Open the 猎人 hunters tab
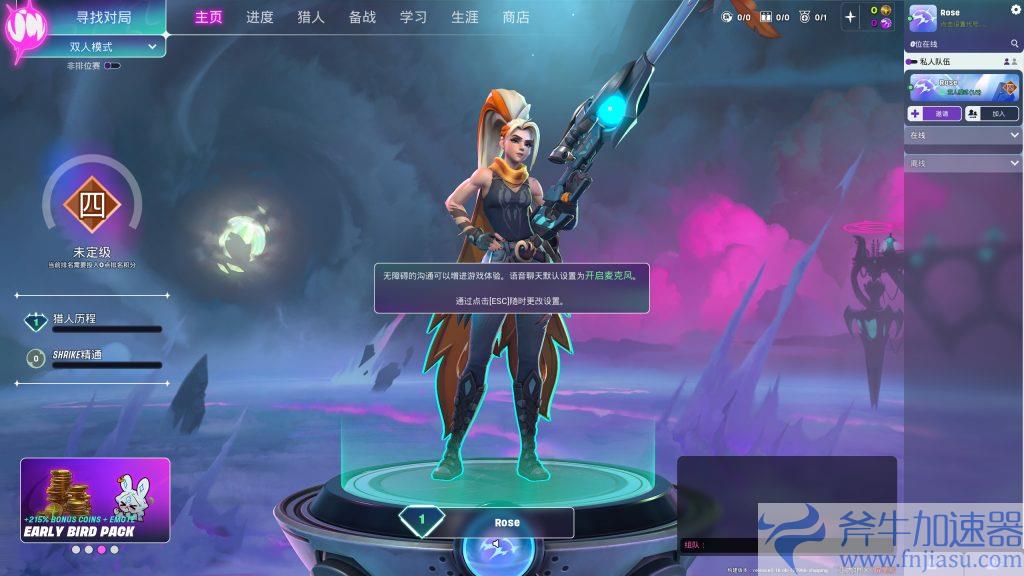The height and width of the screenshot is (576, 1024). click(311, 17)
